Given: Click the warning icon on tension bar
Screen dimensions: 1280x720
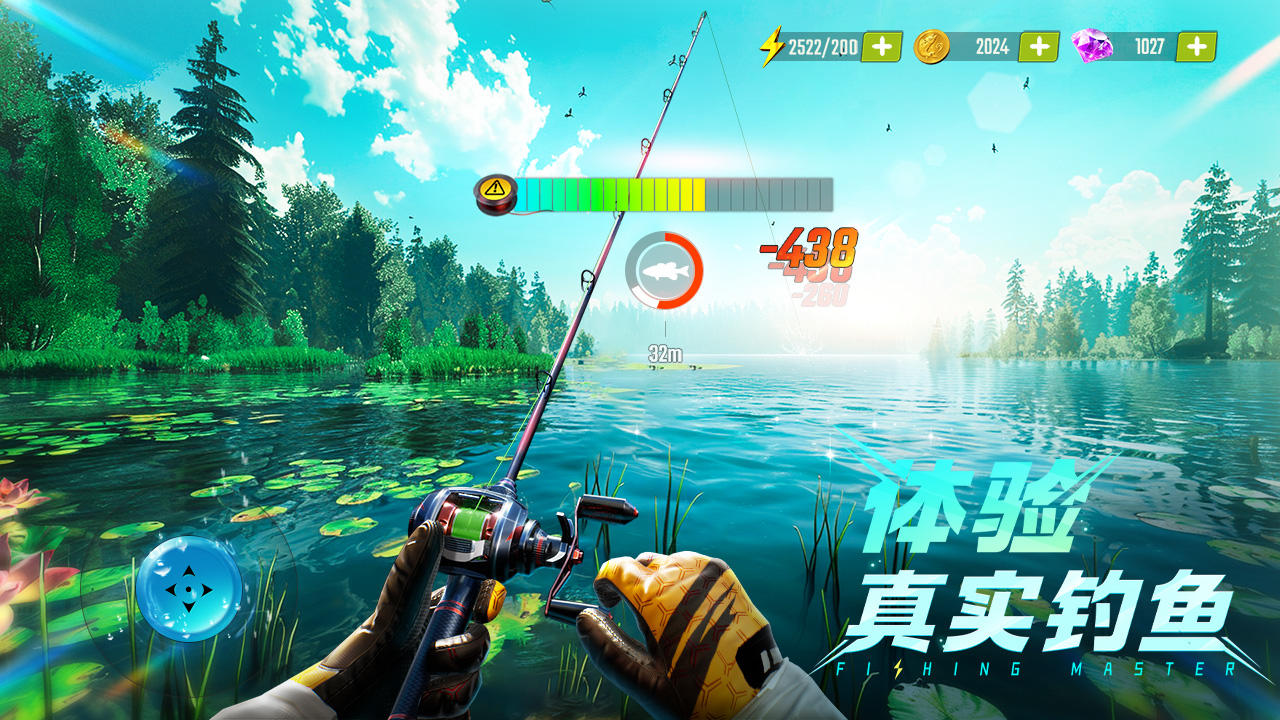Looking at the screenshot, I should click(x=492, y=189).
